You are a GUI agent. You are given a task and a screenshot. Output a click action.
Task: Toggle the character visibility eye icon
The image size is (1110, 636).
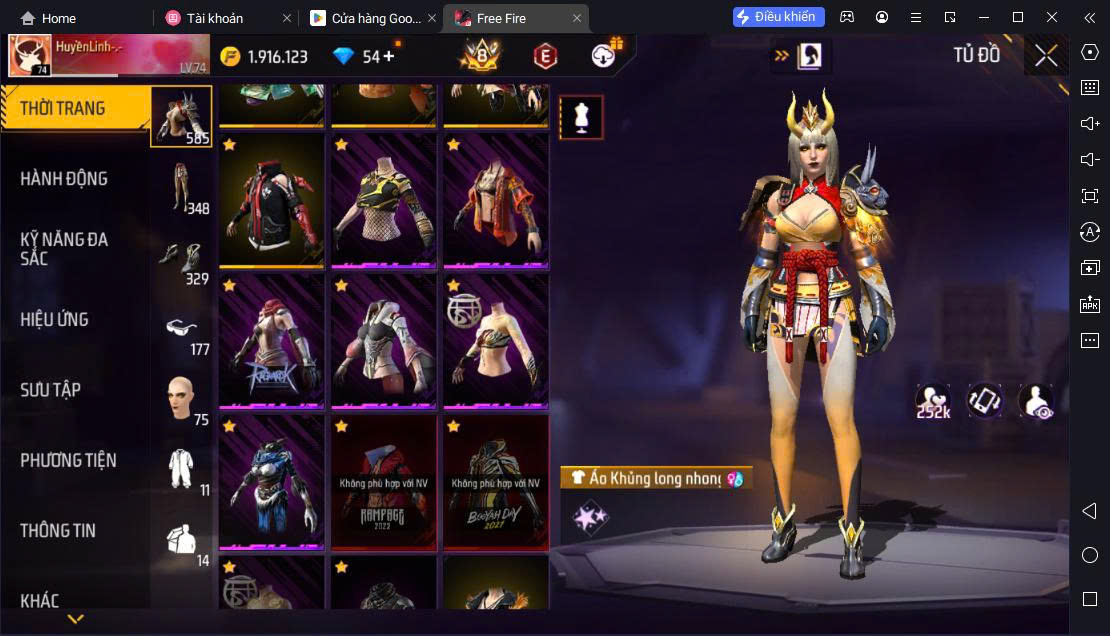coord(1035,402)
